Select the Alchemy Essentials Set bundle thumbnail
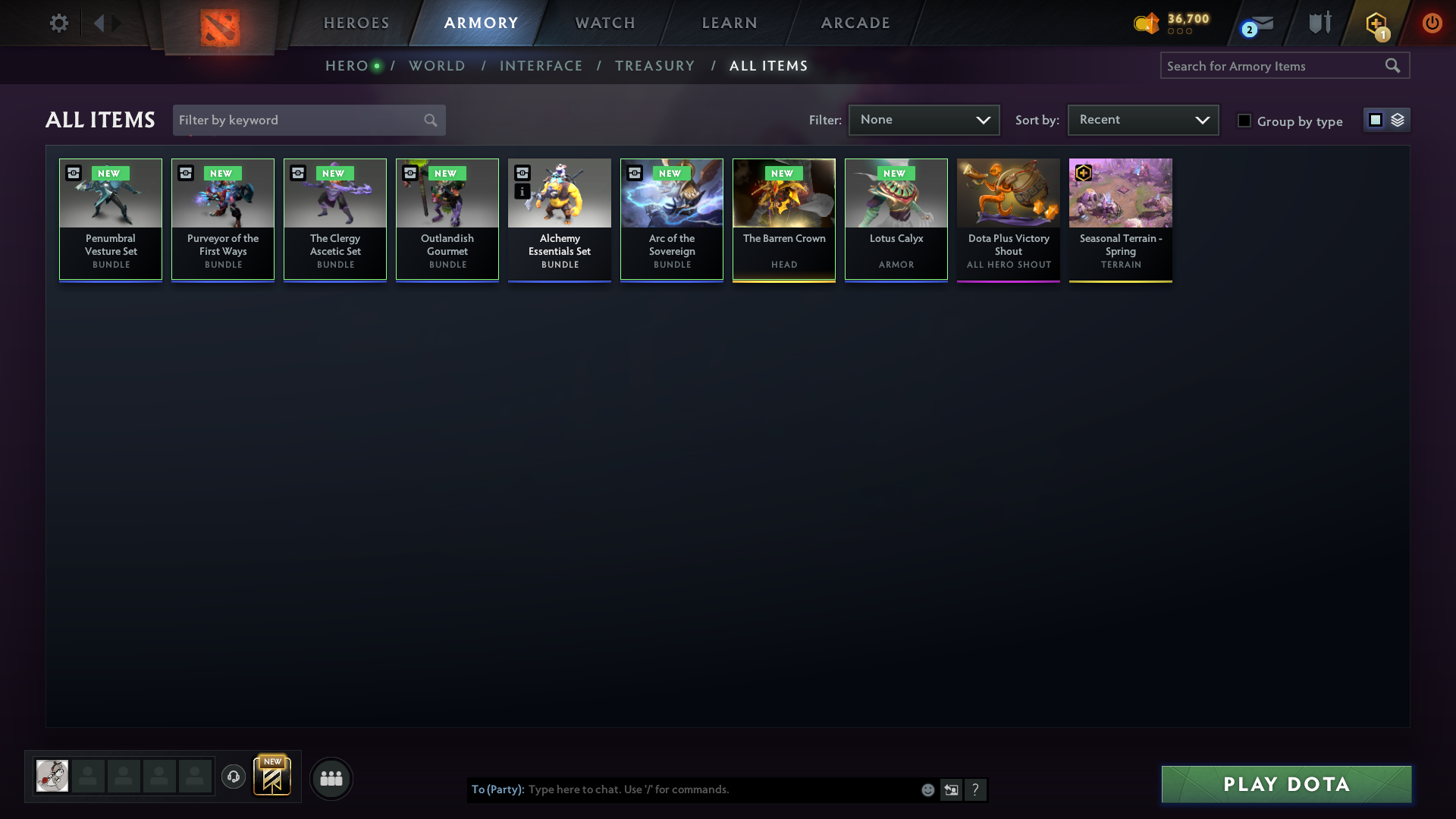 (x=559, y=193)
